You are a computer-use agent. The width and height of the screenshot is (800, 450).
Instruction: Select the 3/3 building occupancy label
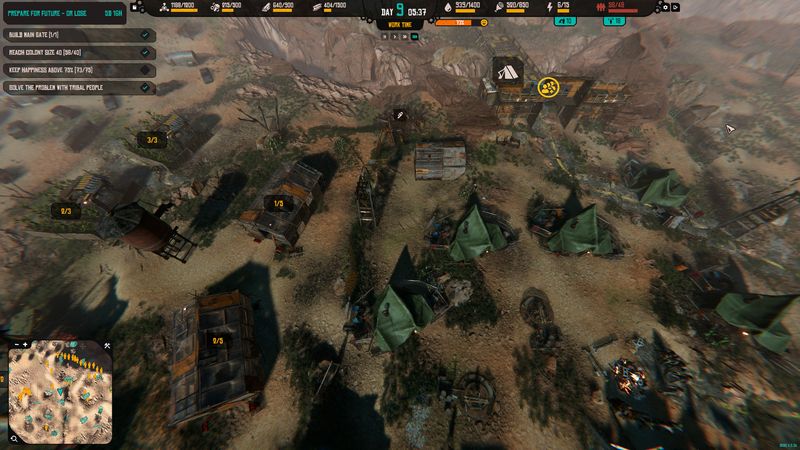[152, 140]
